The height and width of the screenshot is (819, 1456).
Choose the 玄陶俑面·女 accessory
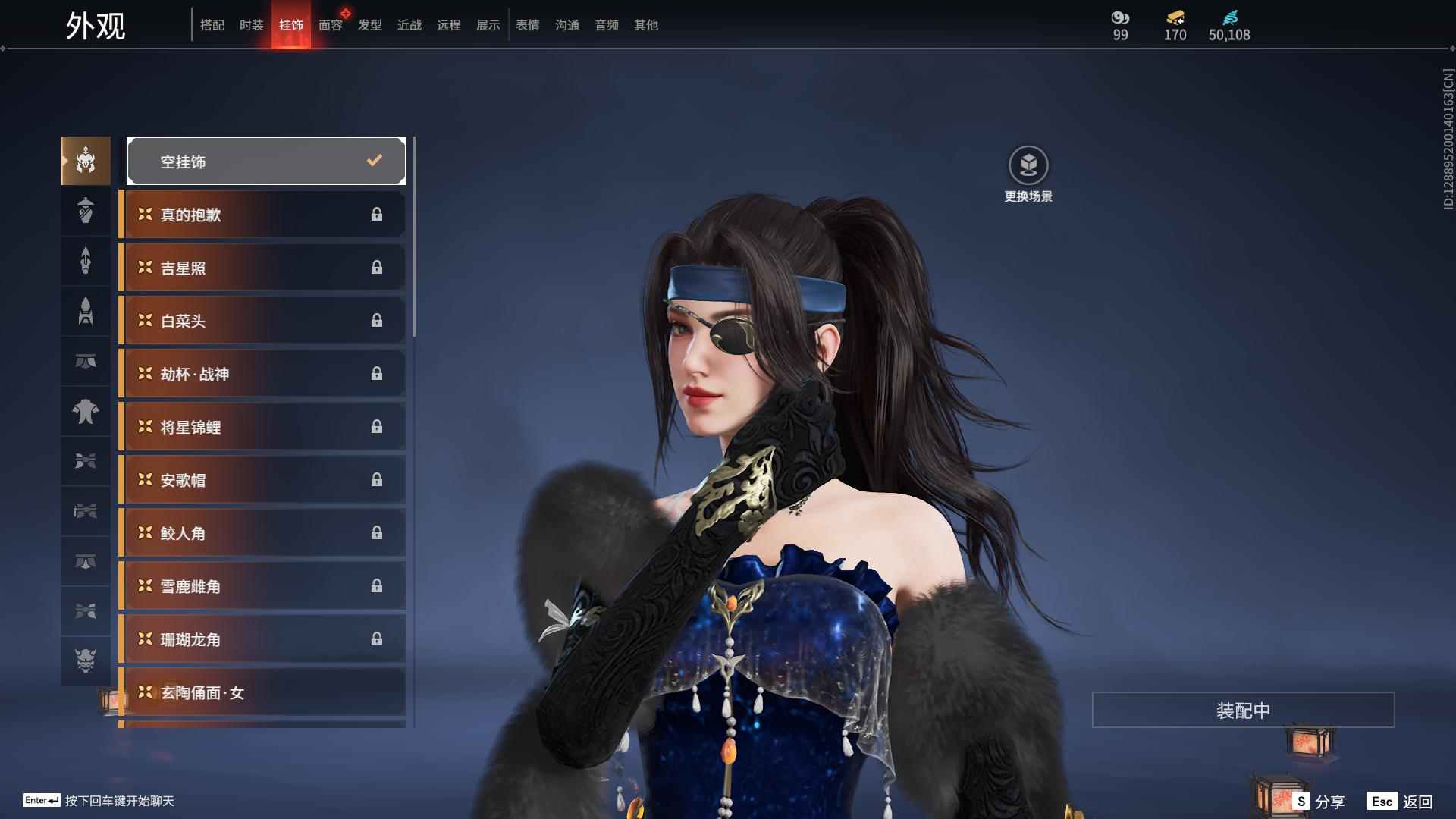pos(262,692)
